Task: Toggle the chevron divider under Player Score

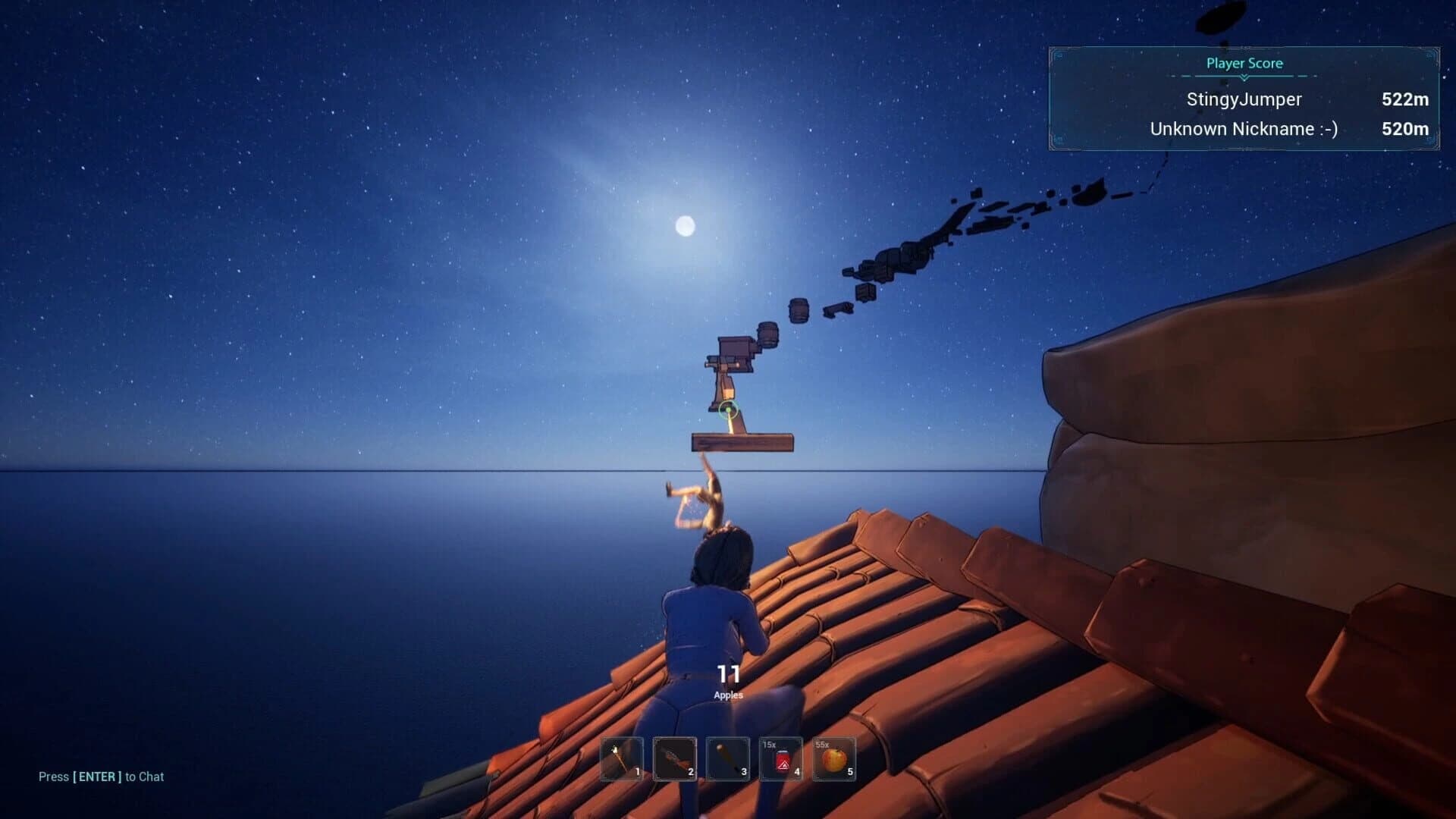Action: point(1244,77)
